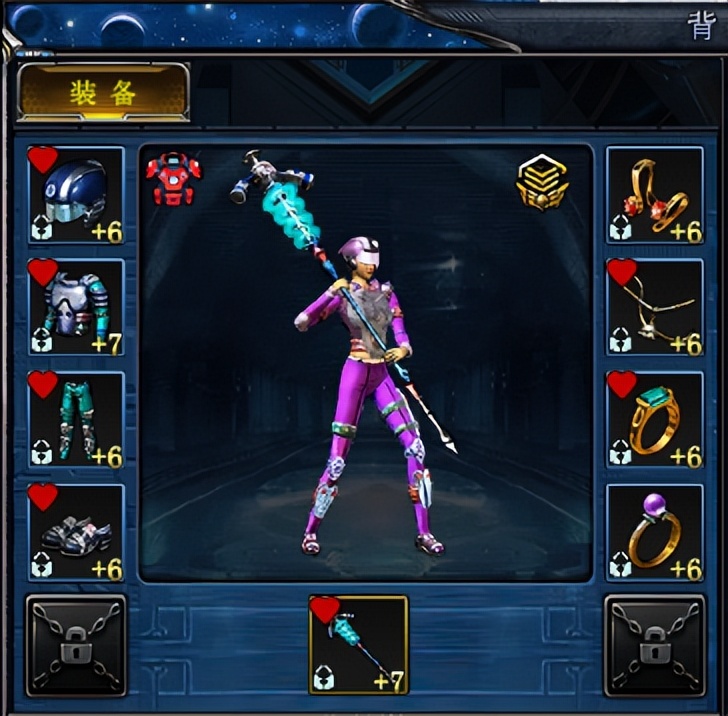The width and height of the screenshot is (728, 716).
Task: Switch to the 装备 equipment tab
Action: coord(103,92)
